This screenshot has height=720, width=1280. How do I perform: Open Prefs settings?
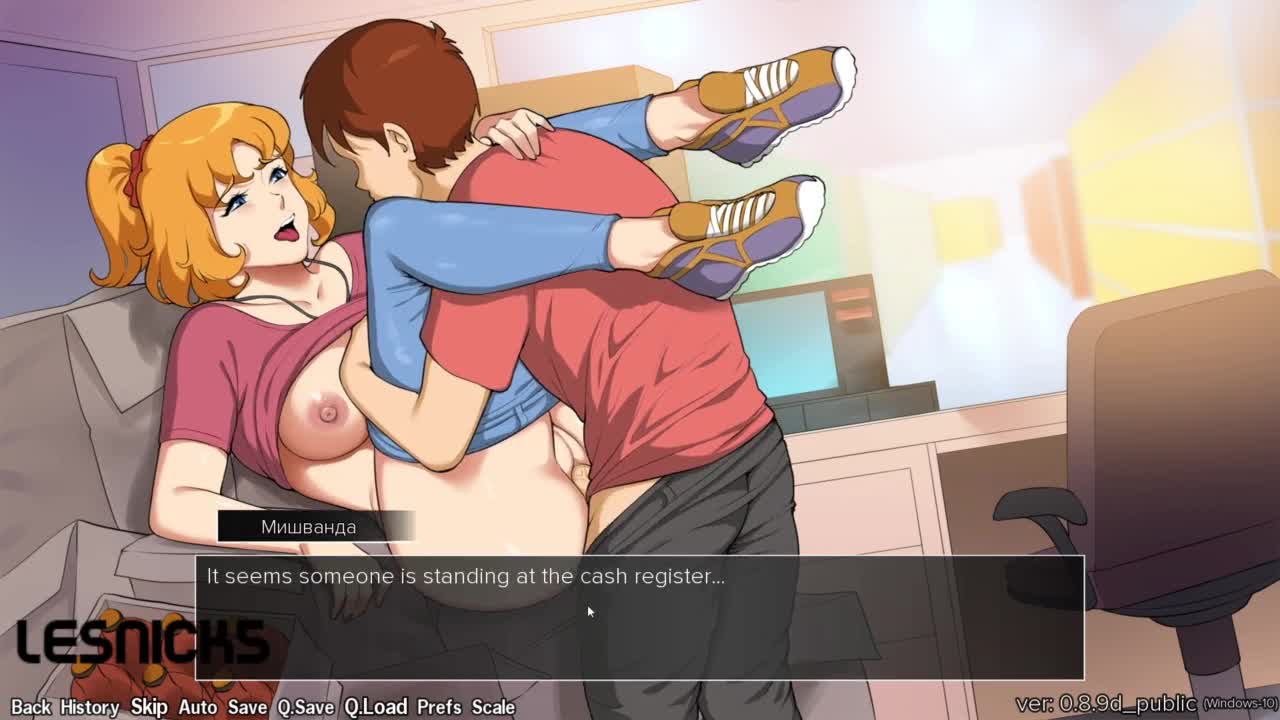(439, 706)
